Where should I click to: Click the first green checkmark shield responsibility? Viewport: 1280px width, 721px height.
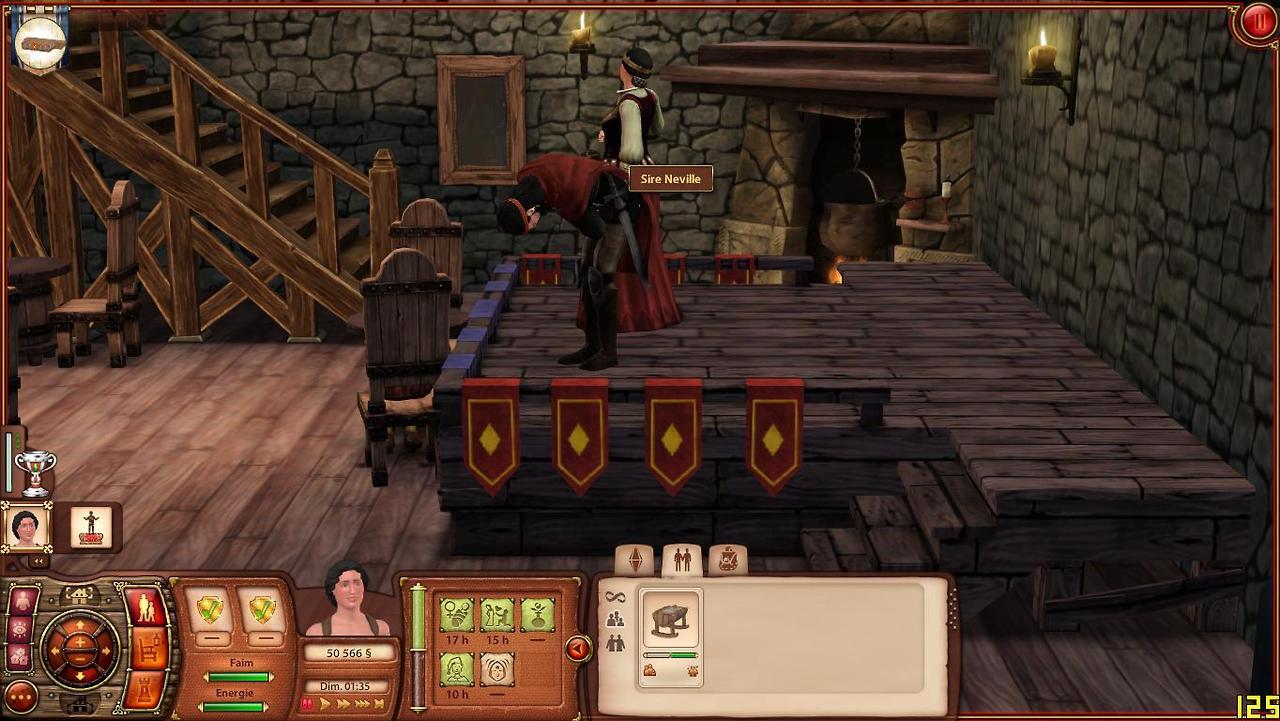pyautogui.click(x=210, y=608)
